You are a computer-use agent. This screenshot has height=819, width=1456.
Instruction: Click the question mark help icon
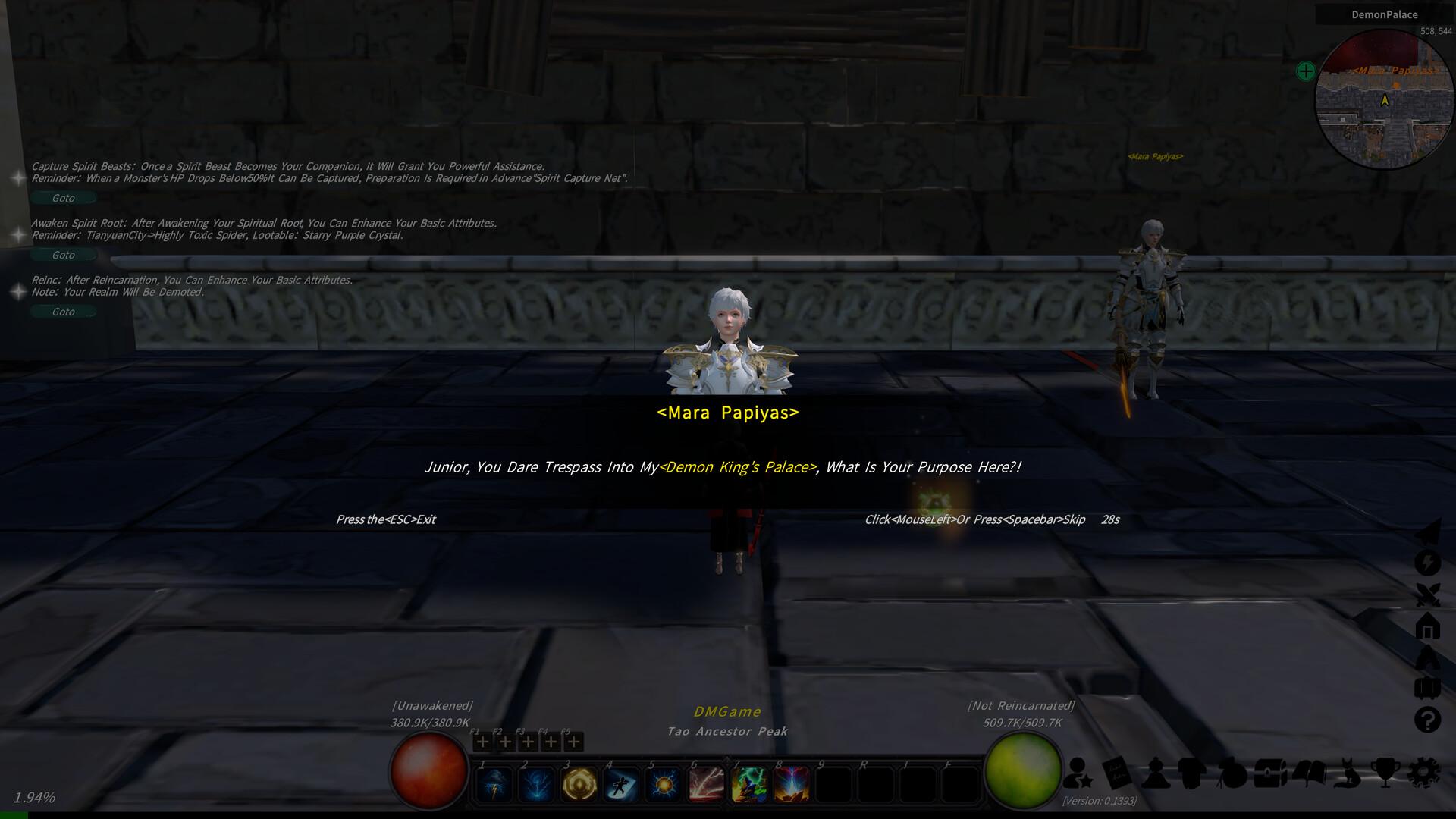pos(1427,719)
